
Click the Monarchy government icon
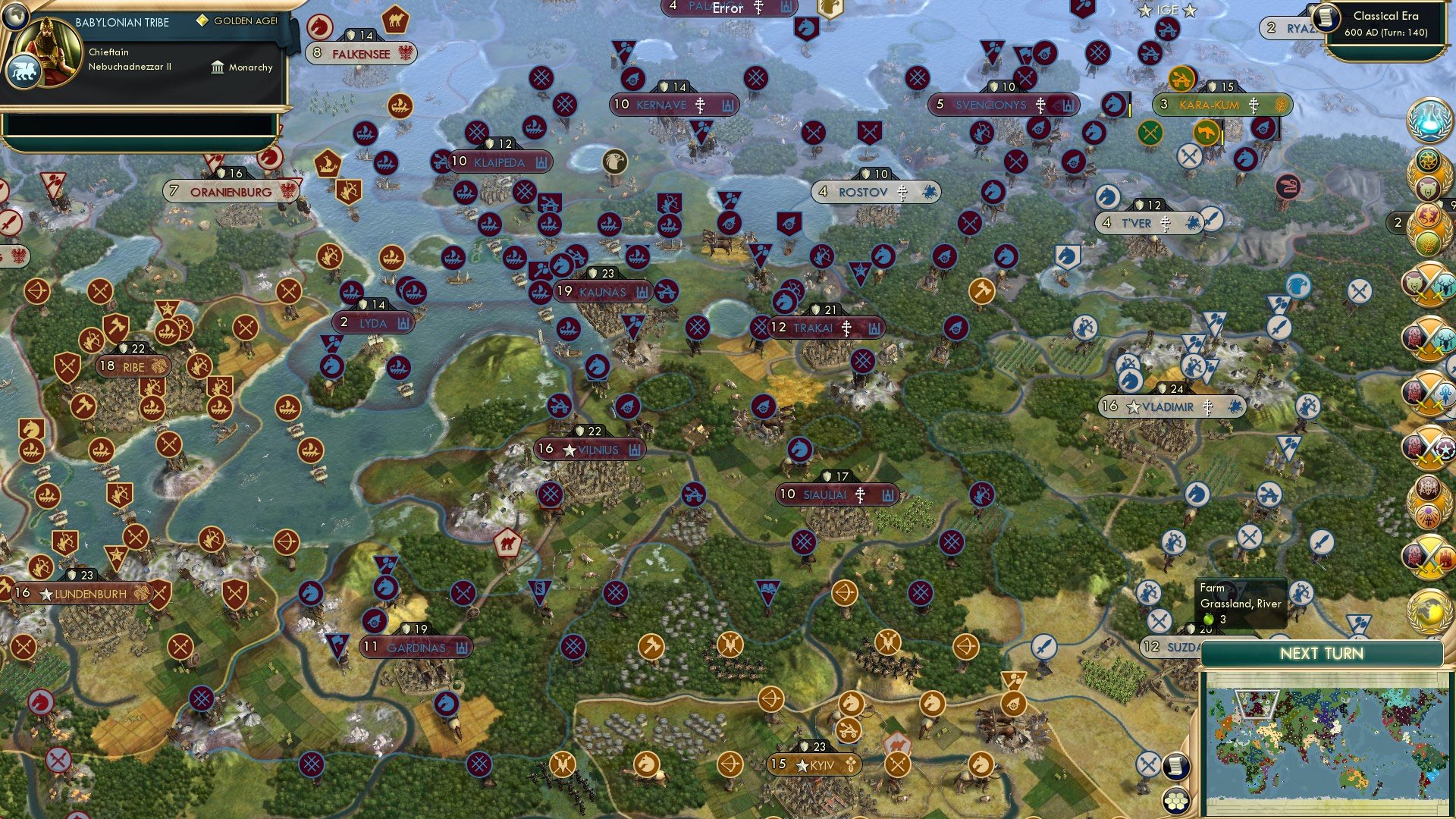coord(218,67)
